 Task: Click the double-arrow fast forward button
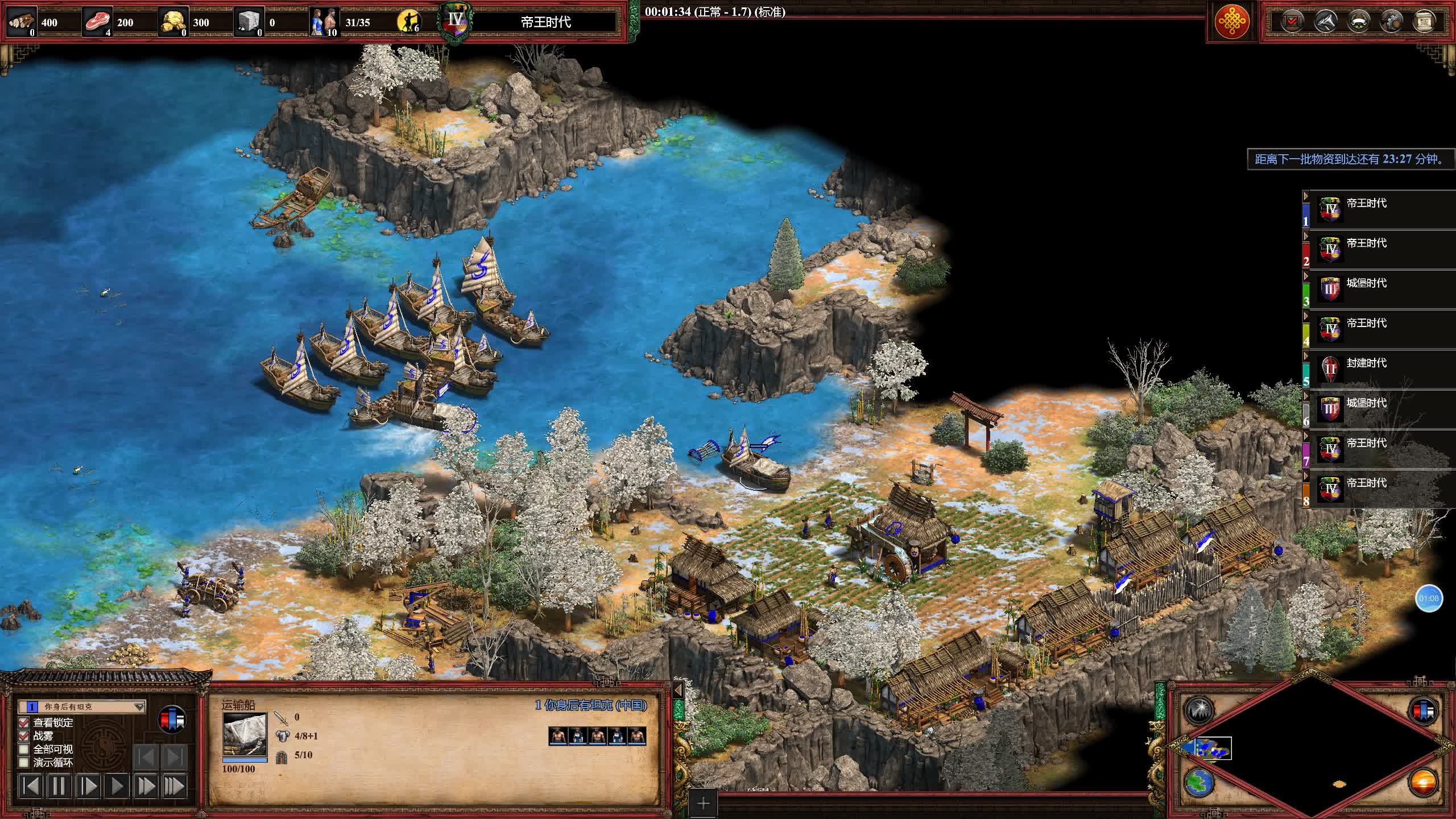[x=146, y=786]
